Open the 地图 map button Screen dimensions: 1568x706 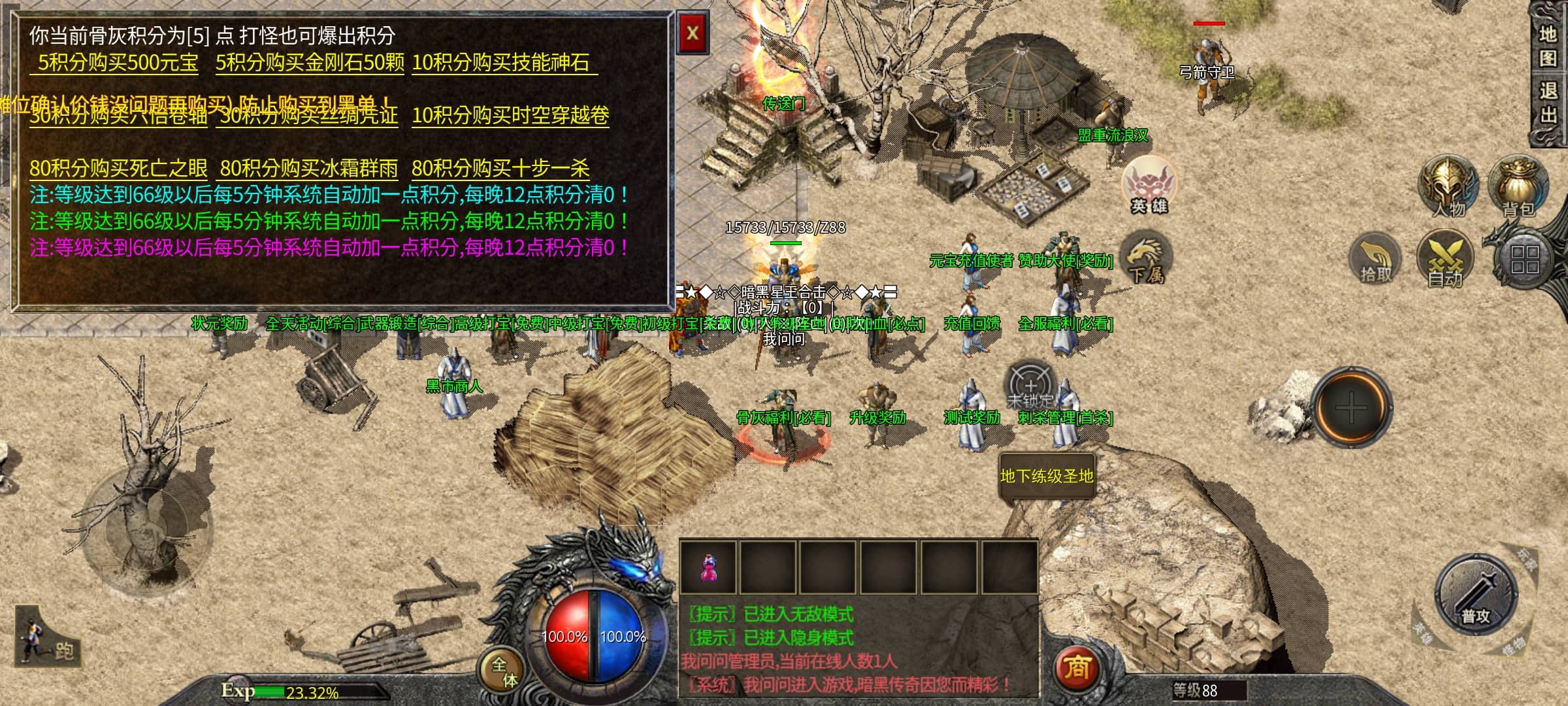click(1547, 46)
